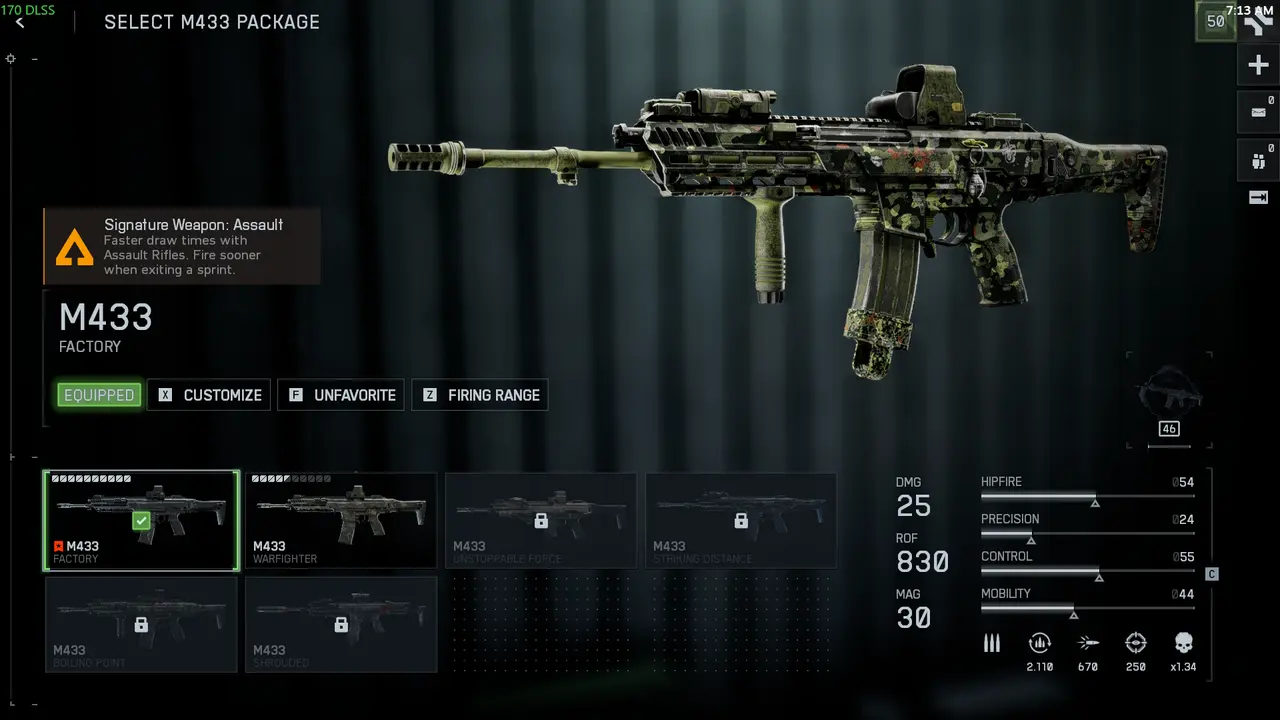Select the locked Shrouded package

click(341, 624)
